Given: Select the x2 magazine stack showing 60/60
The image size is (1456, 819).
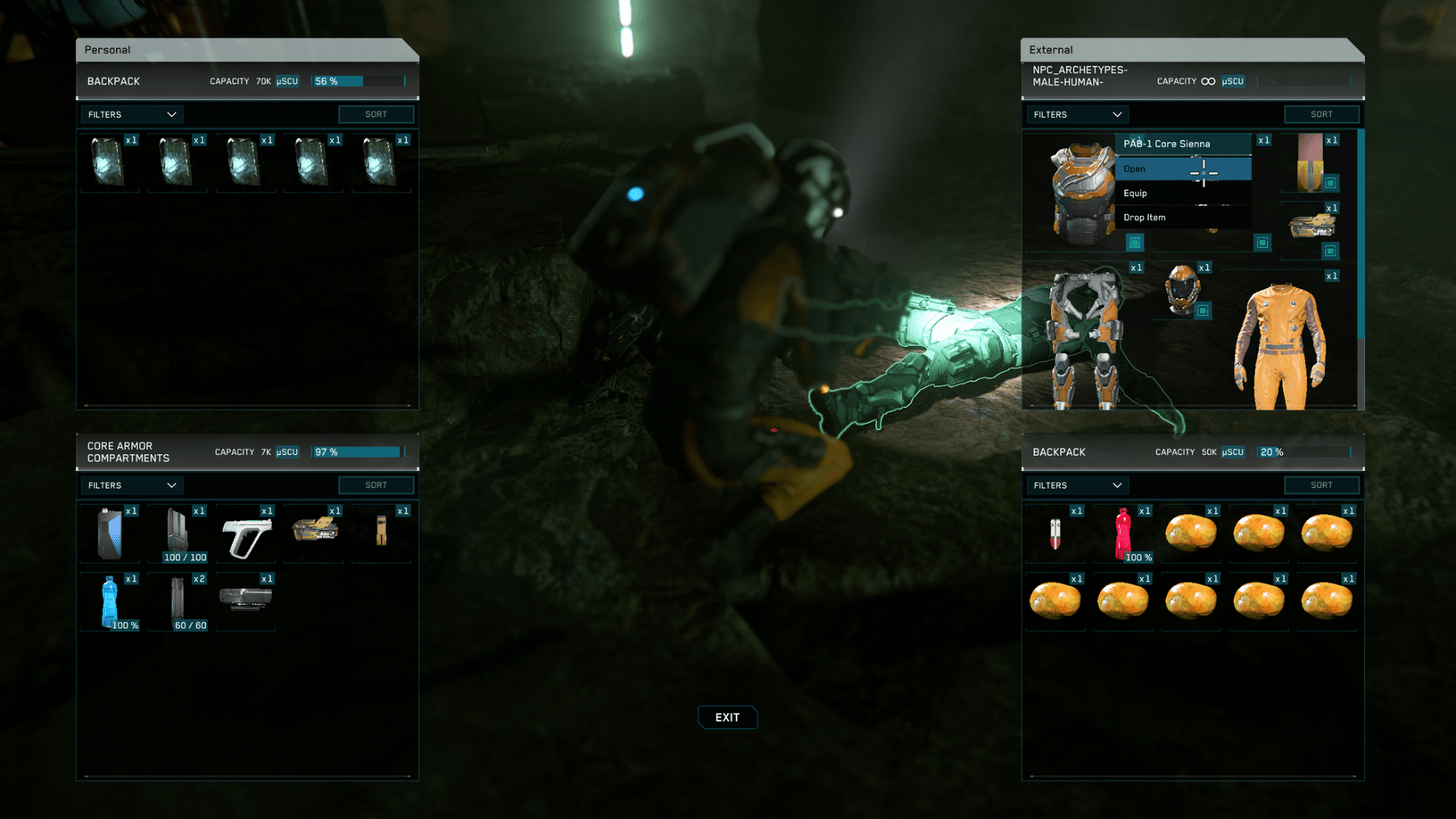Looking at the screenshot, I should tap(178, 600).
